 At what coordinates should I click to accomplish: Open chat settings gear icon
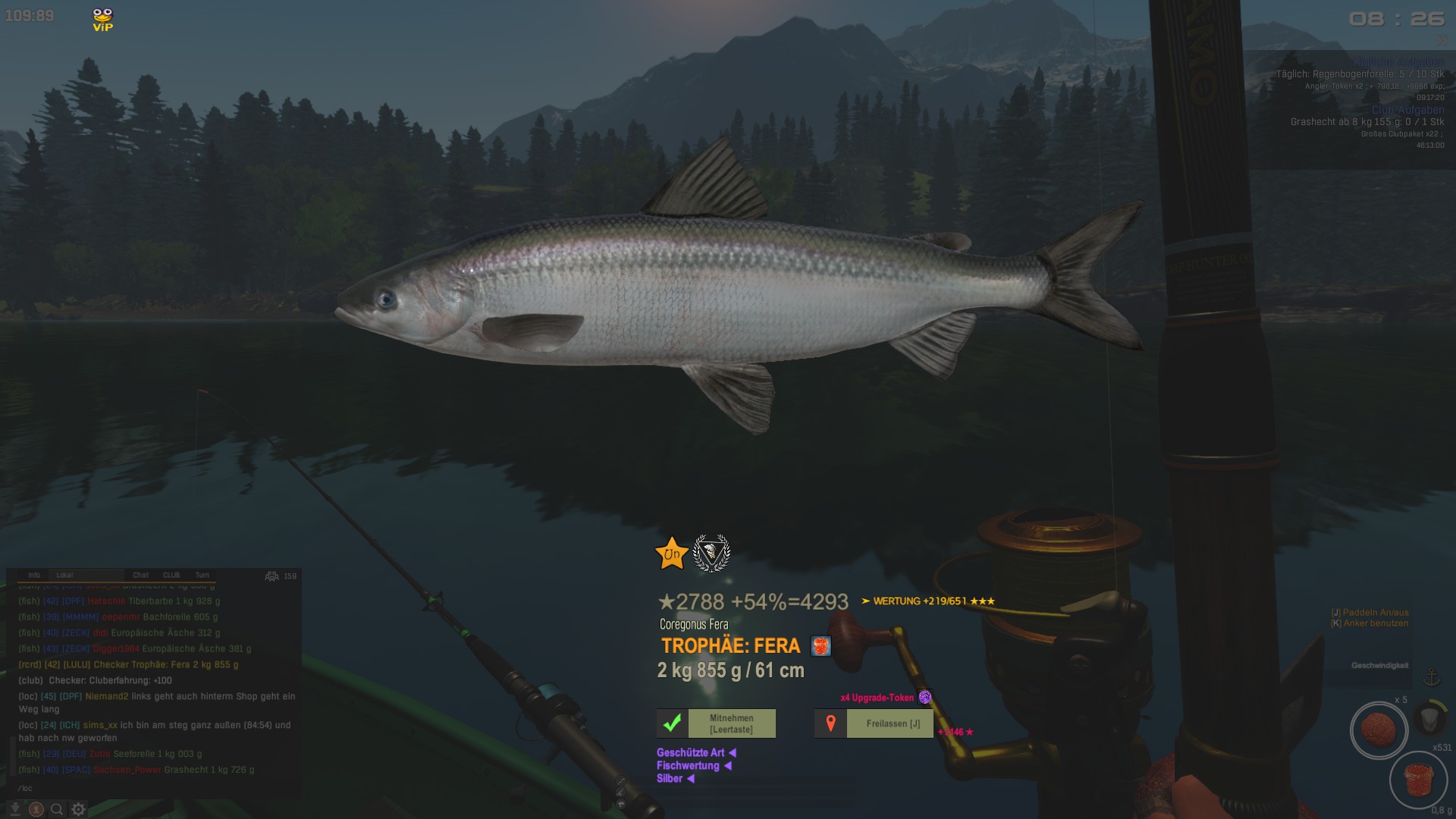click(x=78, y=809)
